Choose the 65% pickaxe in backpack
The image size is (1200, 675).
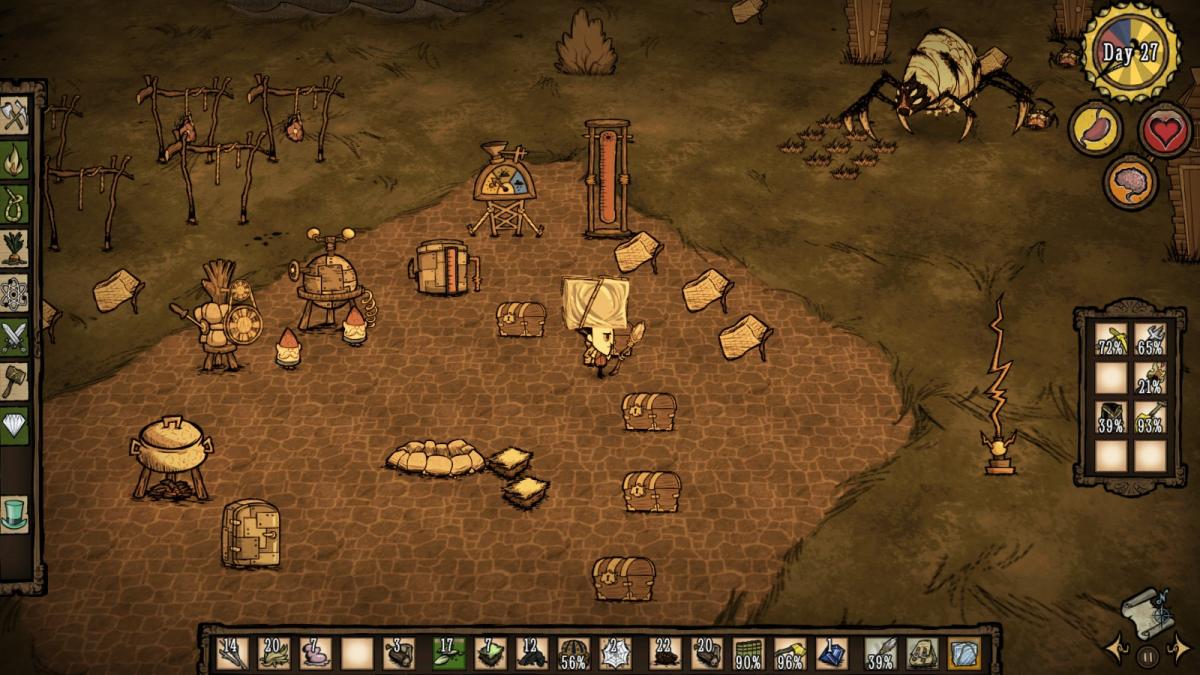coord(1150,340)
